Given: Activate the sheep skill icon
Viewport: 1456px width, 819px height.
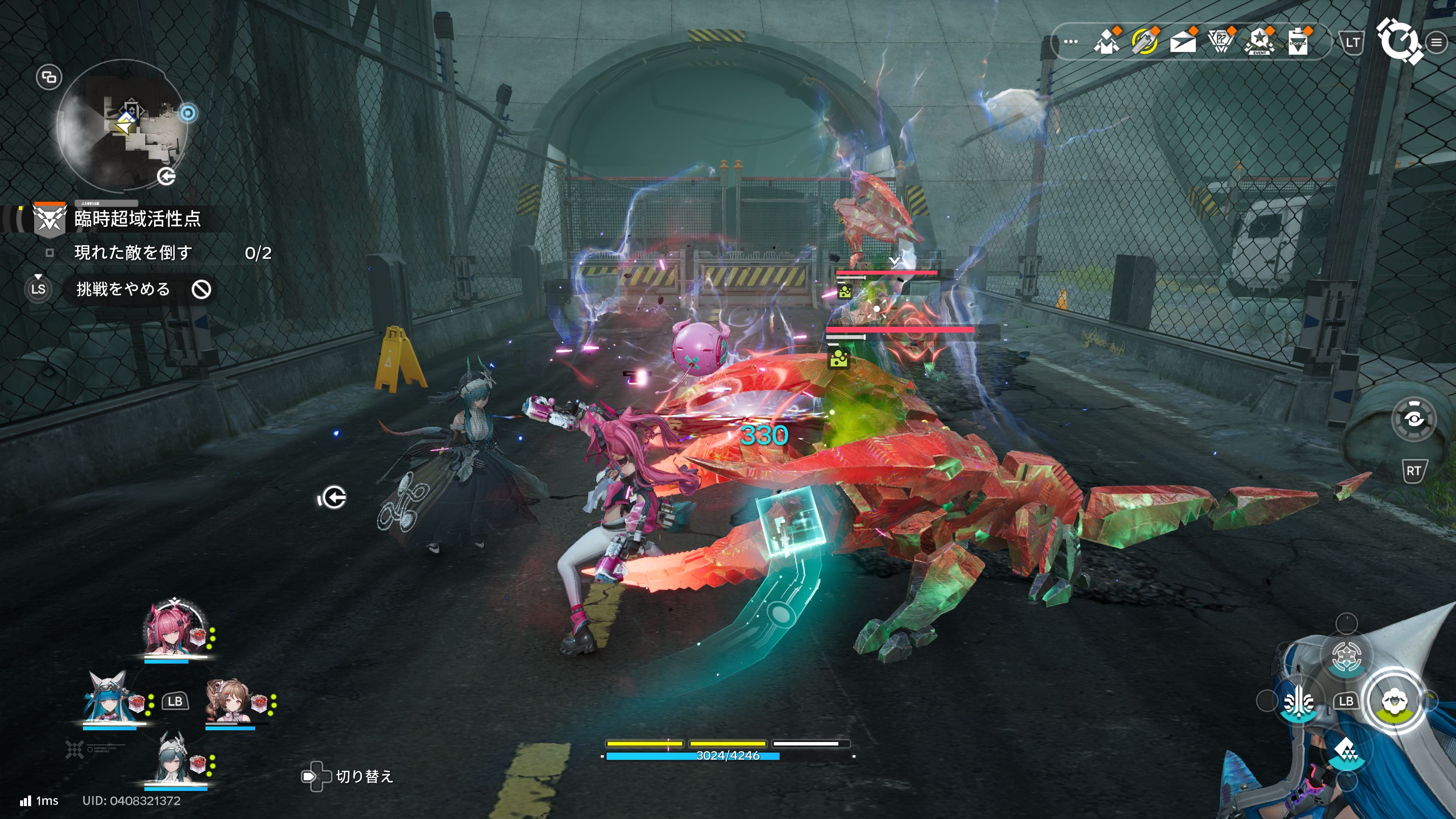Looking at the screenshot, I should click(1395, 701).
